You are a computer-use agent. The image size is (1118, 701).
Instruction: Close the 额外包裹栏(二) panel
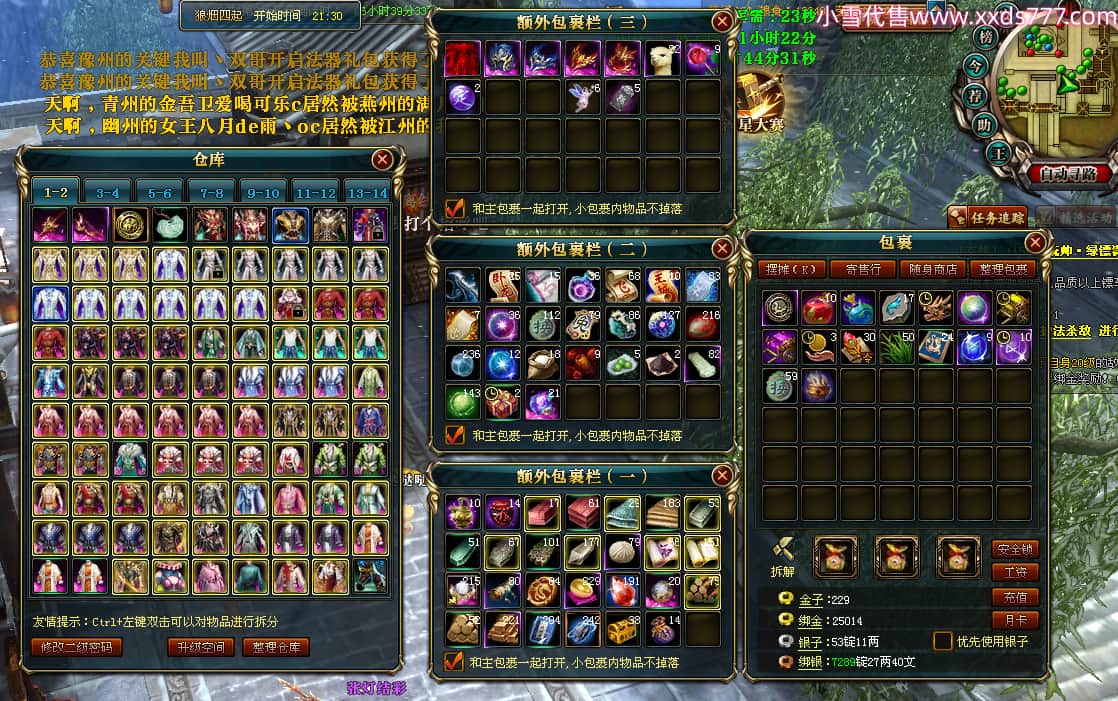721,248
